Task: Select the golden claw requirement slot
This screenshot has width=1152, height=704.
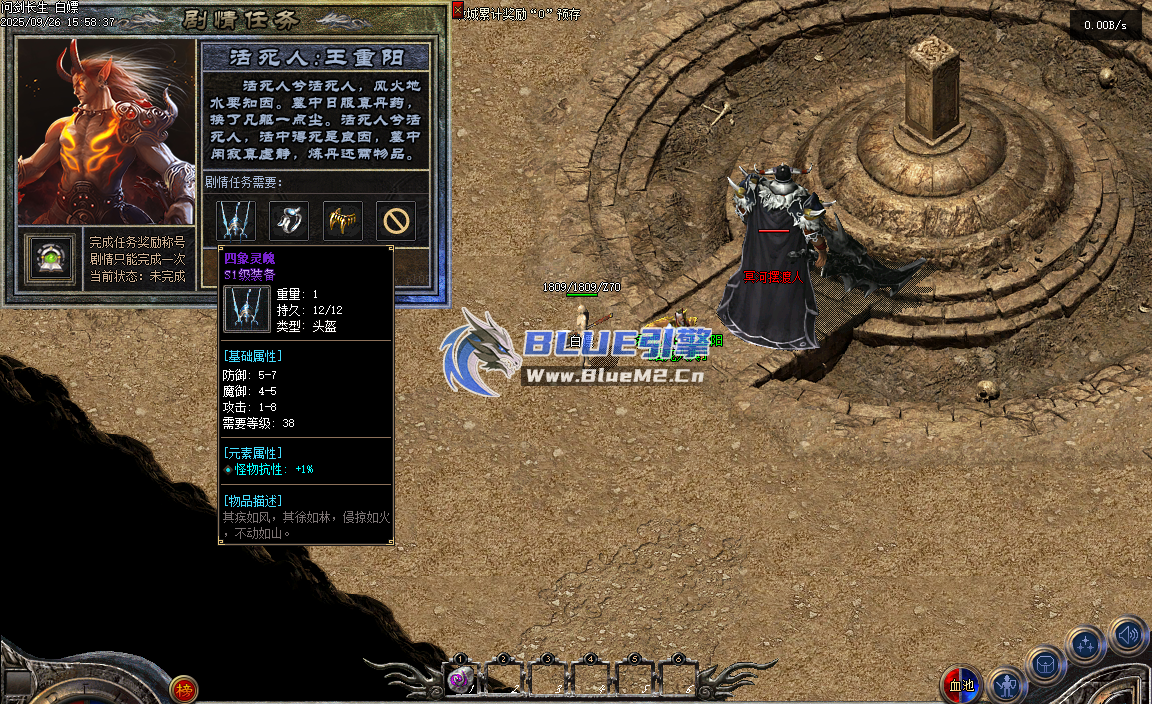Action: tap(343, 221)
